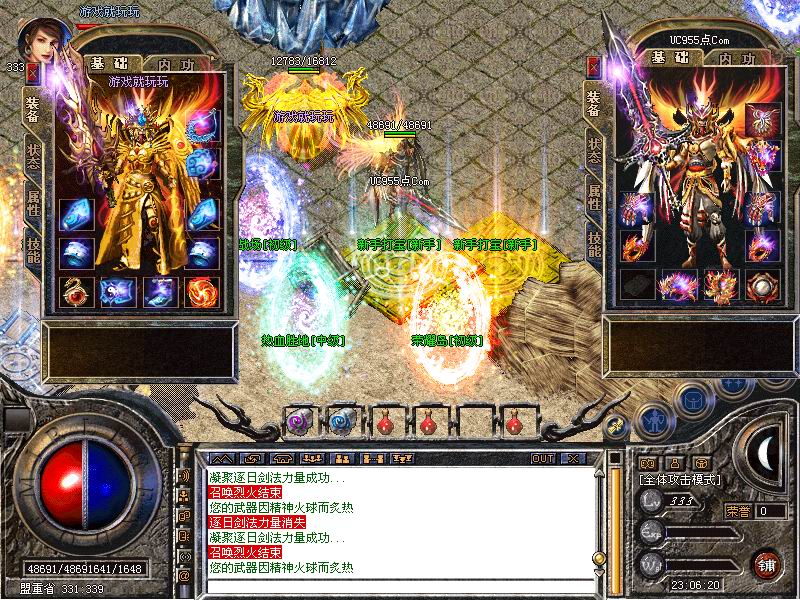Close the VC955 character panel
The width and height of the screenshot is (800, 600).
pos(594,66)
